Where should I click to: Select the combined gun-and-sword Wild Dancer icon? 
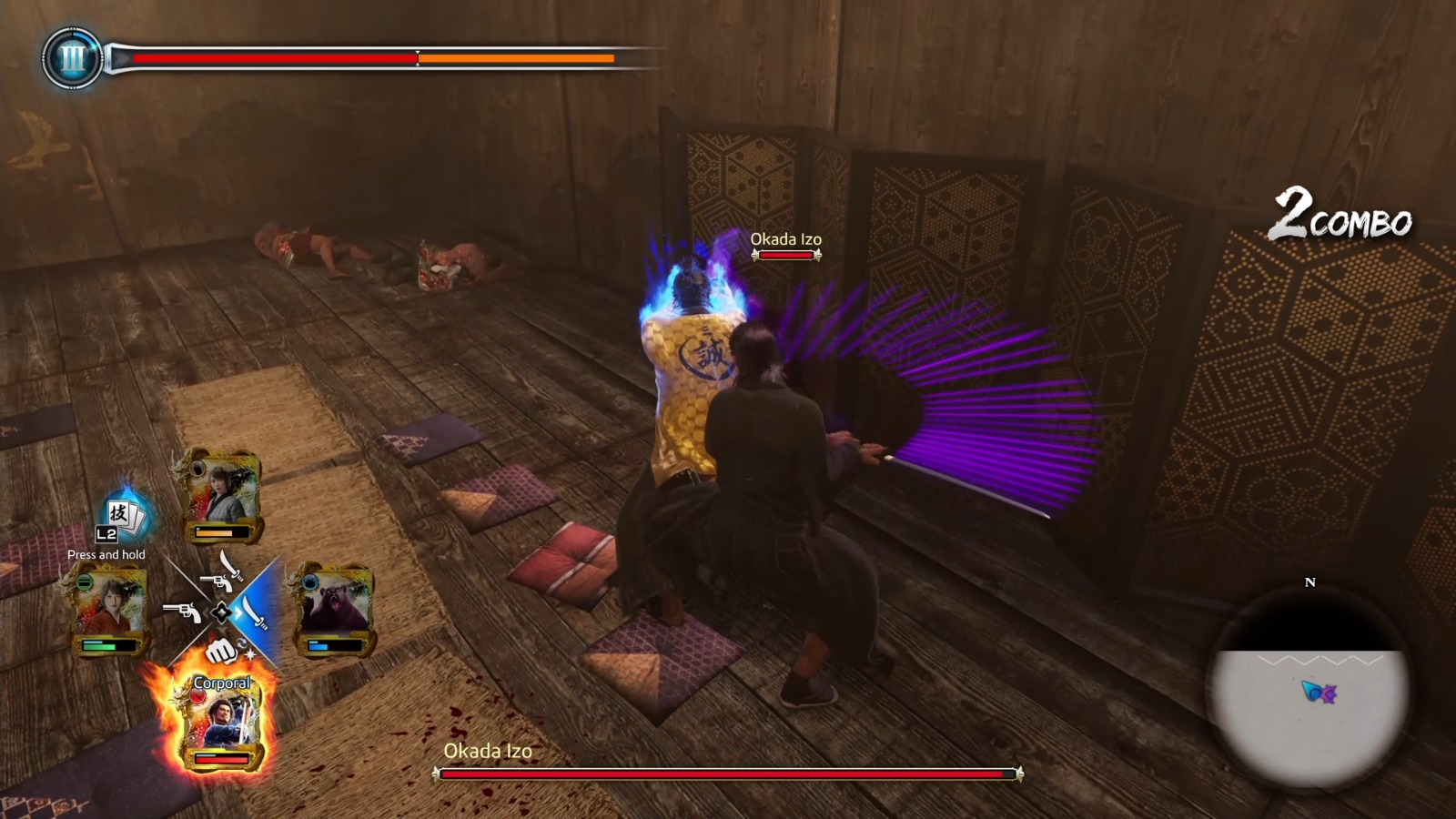pos(221,572)
